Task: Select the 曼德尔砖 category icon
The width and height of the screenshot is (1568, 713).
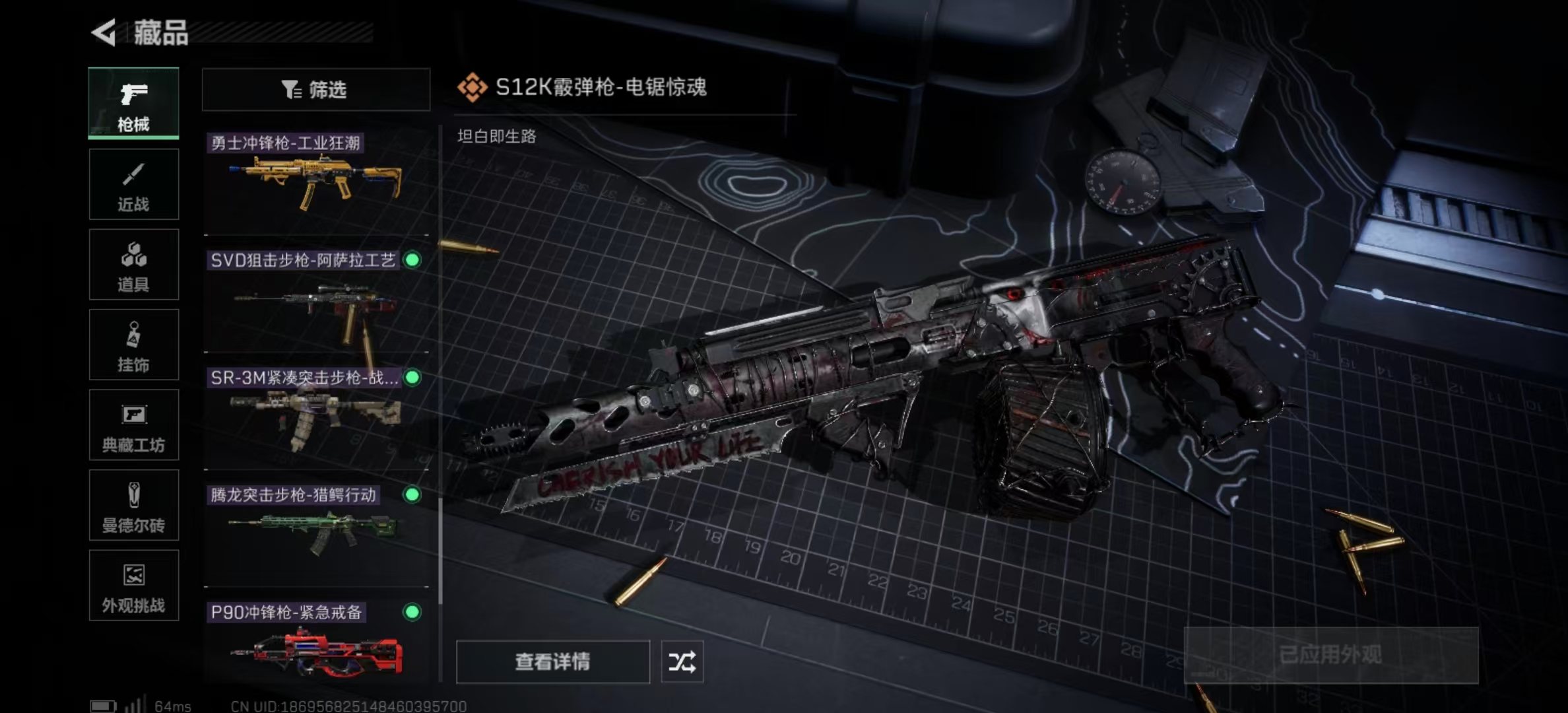Action: pos(133,505)
